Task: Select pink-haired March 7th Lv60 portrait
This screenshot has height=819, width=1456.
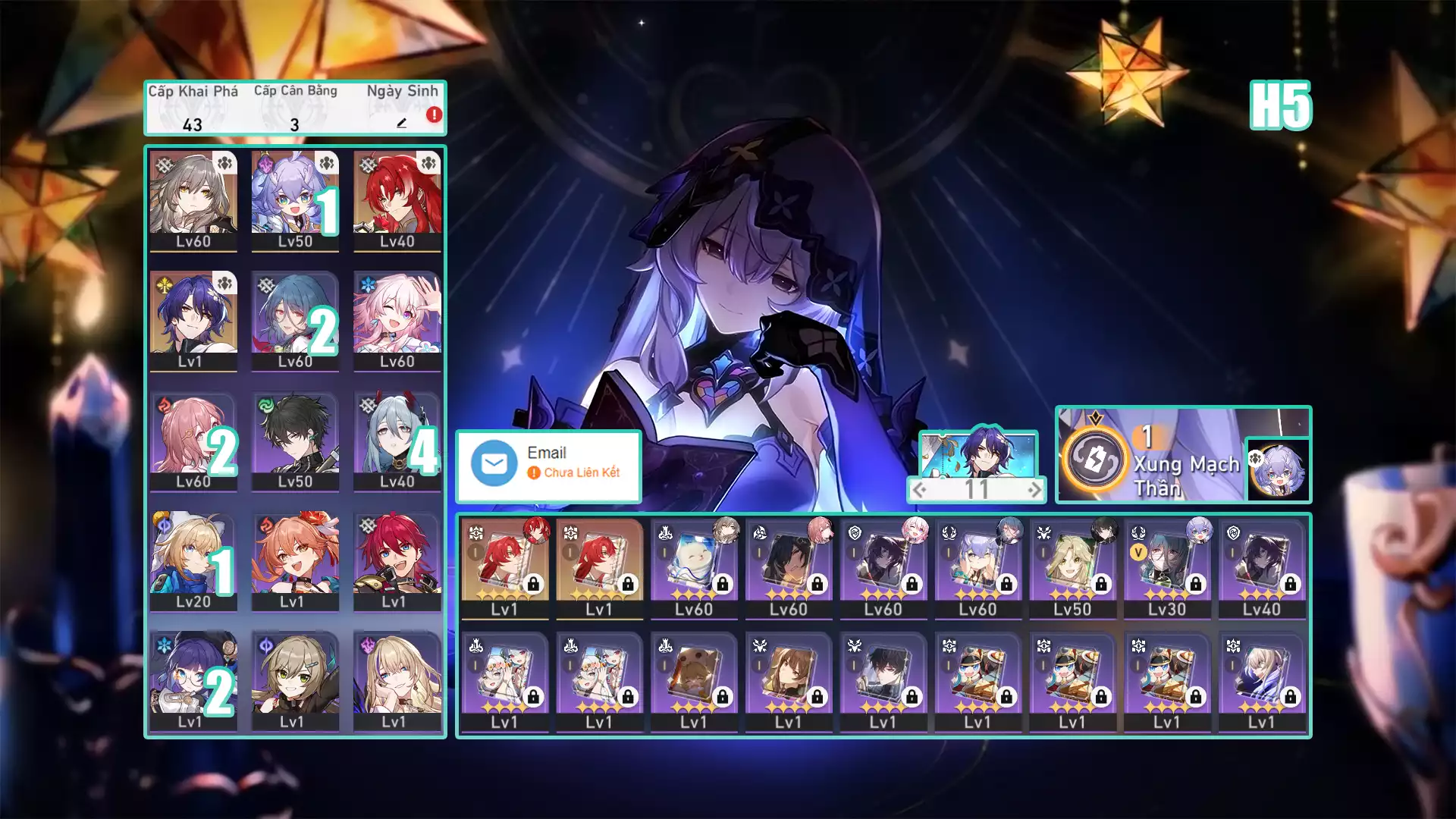Action: [397, 321]
